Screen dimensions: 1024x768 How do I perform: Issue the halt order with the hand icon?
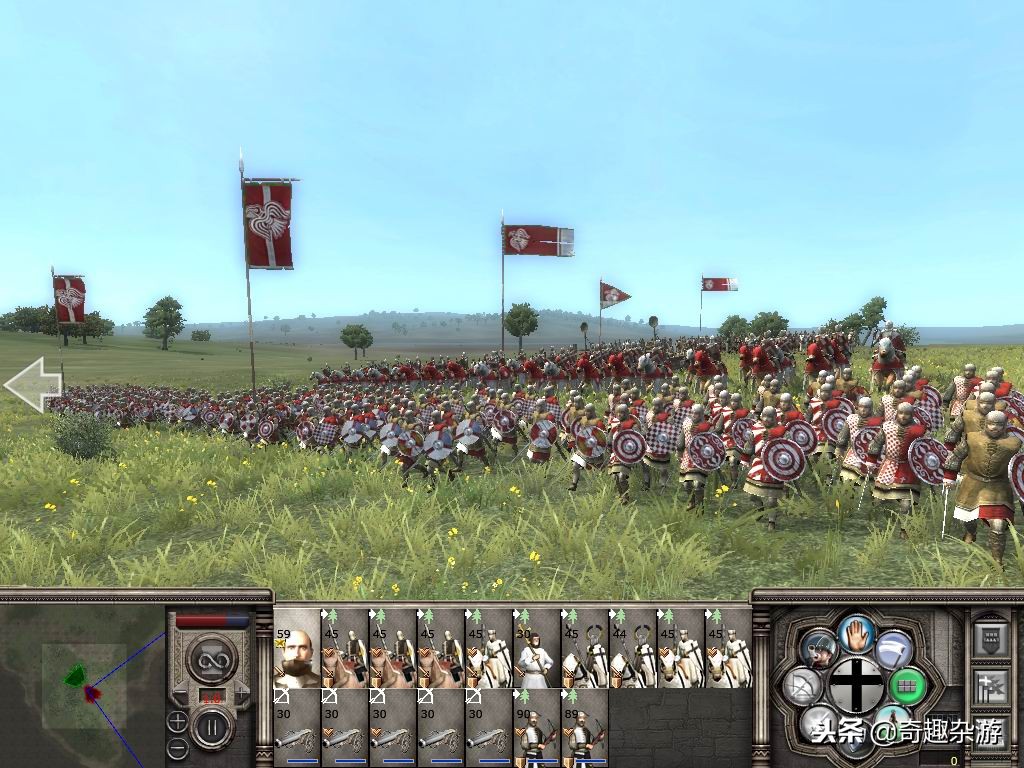click(857, 632)
